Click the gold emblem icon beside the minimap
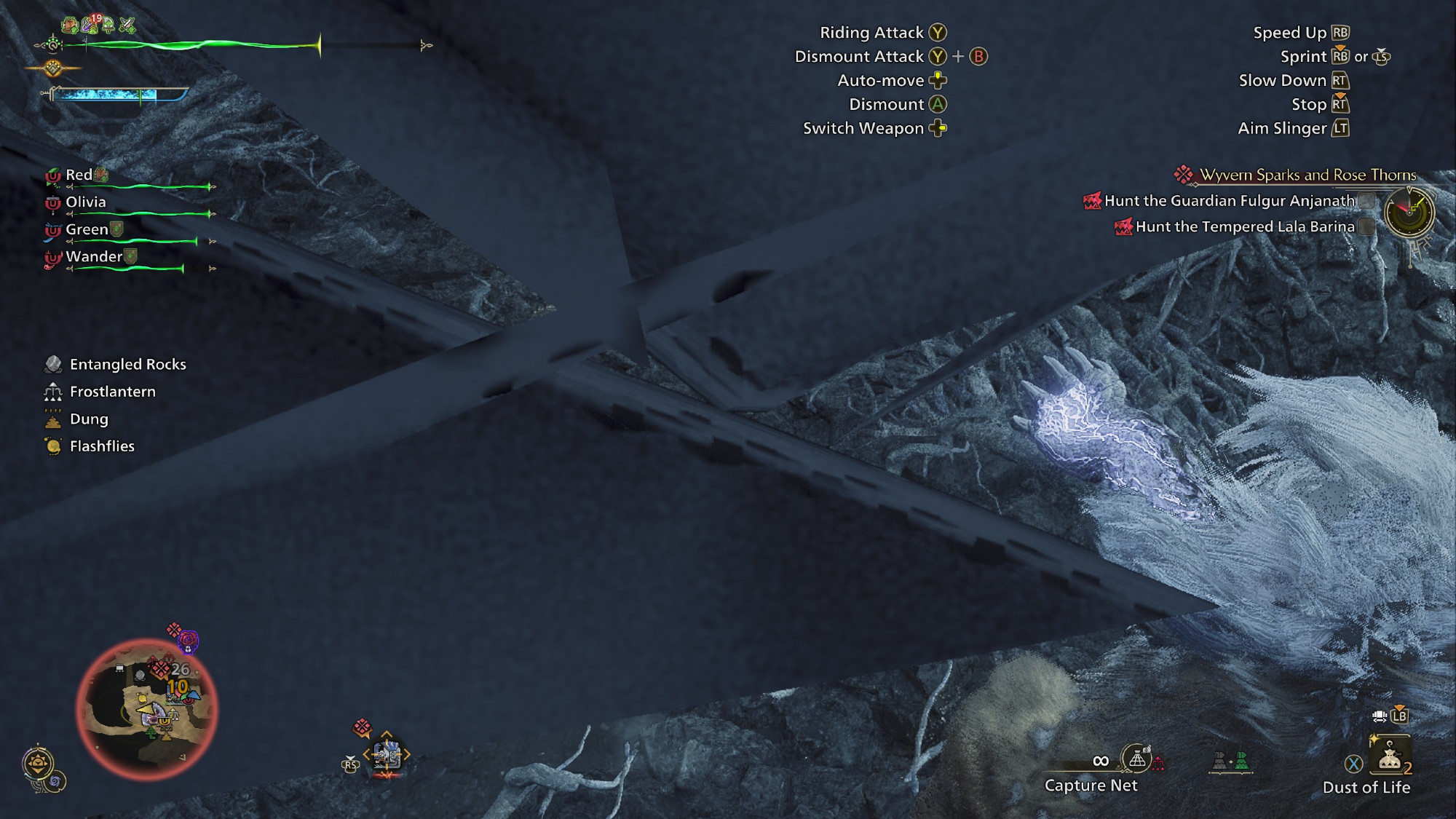 39,764
